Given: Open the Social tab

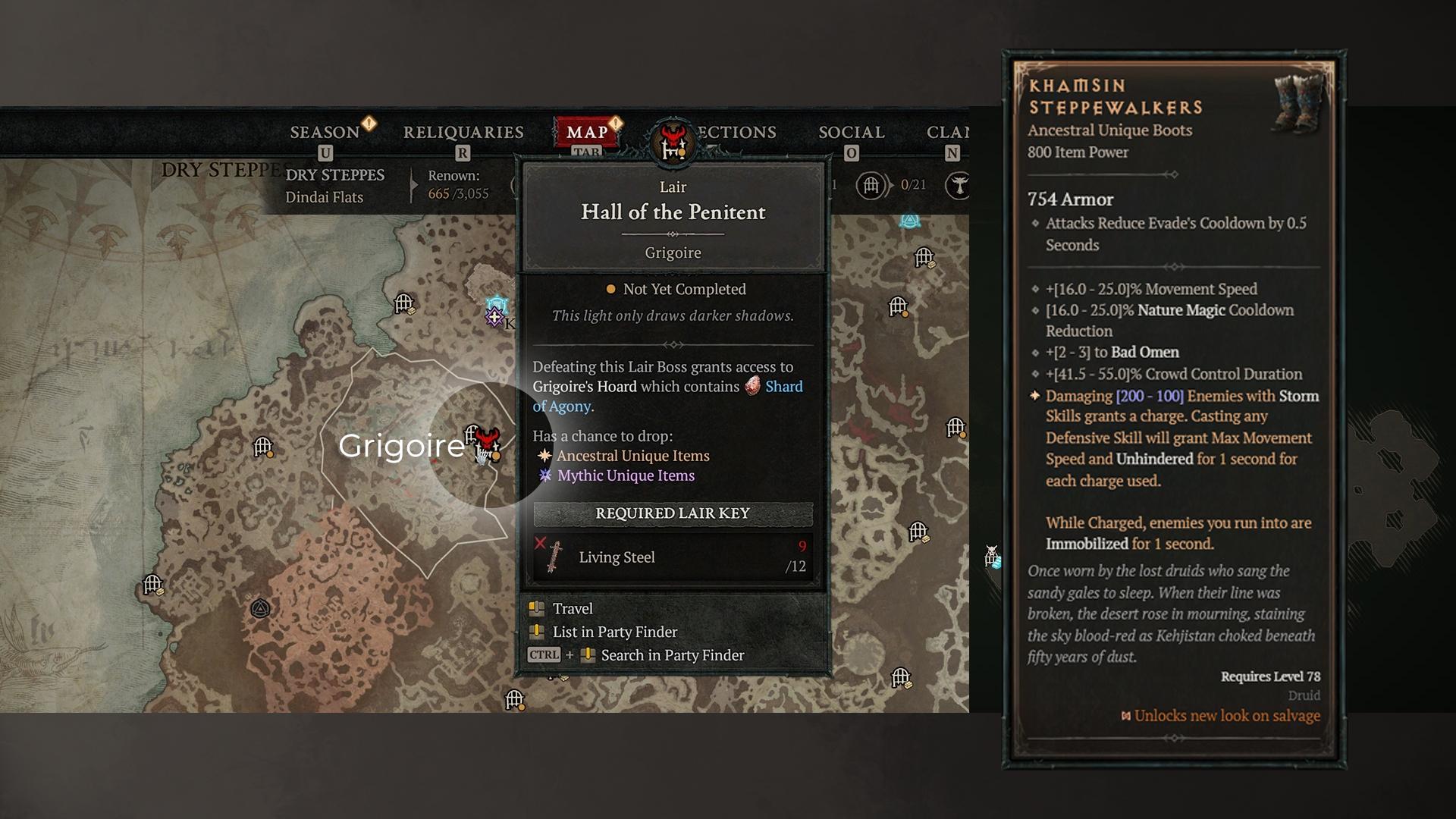Looking at the screenshot, I should 851,132.
